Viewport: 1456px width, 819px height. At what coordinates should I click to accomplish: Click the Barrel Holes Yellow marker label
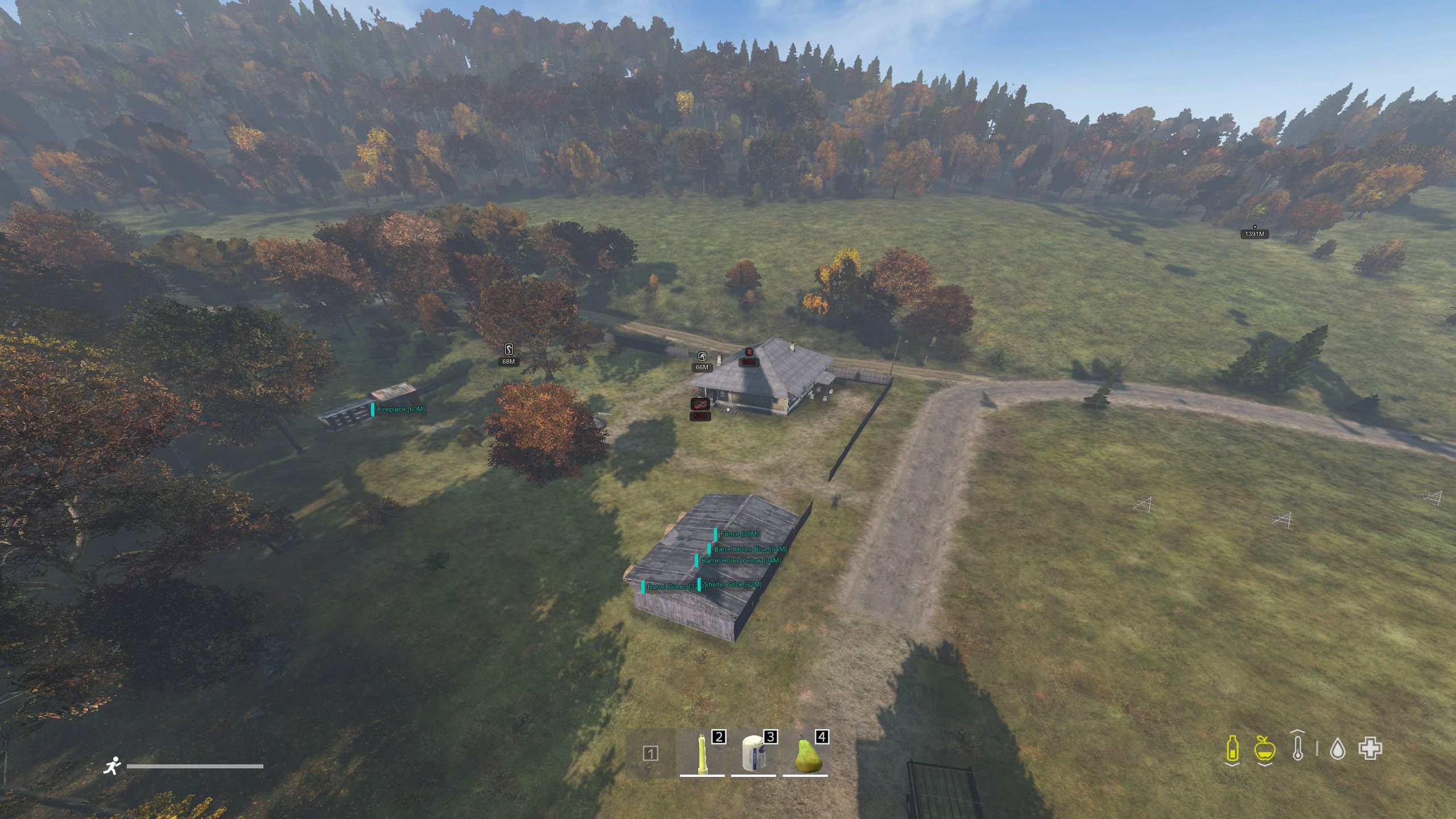pos(740,561)
